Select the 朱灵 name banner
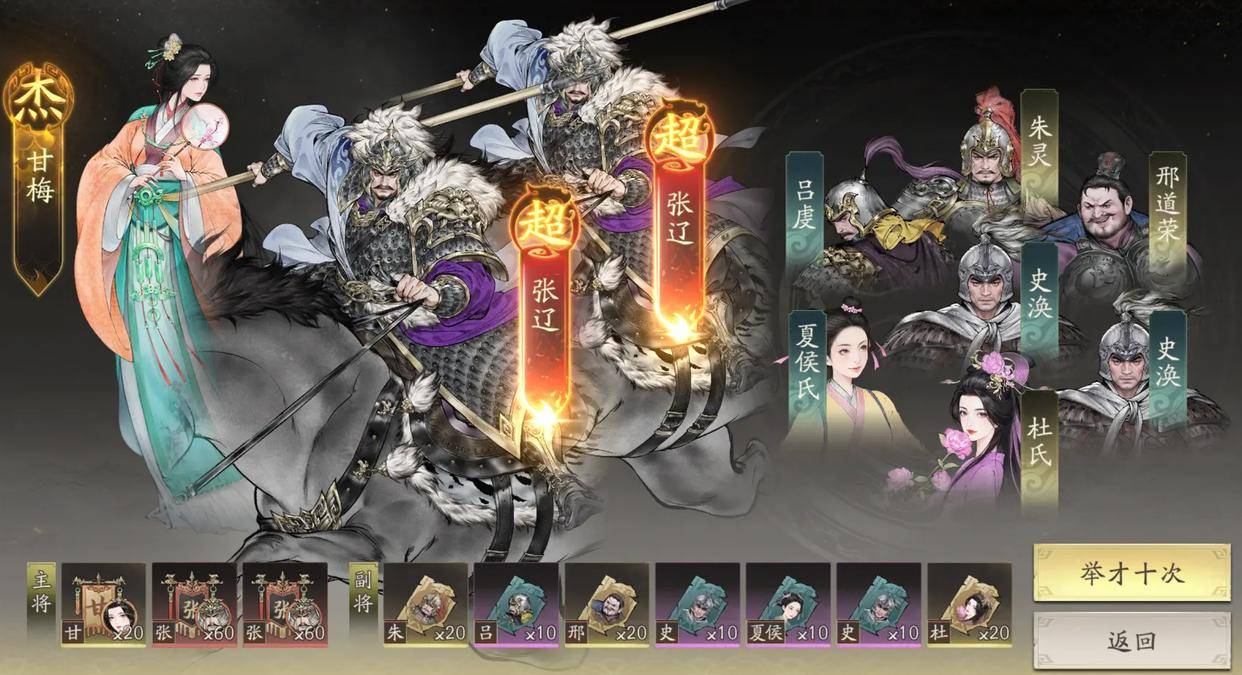Viewport: 1242px width, 675px height. point(1039,147)
